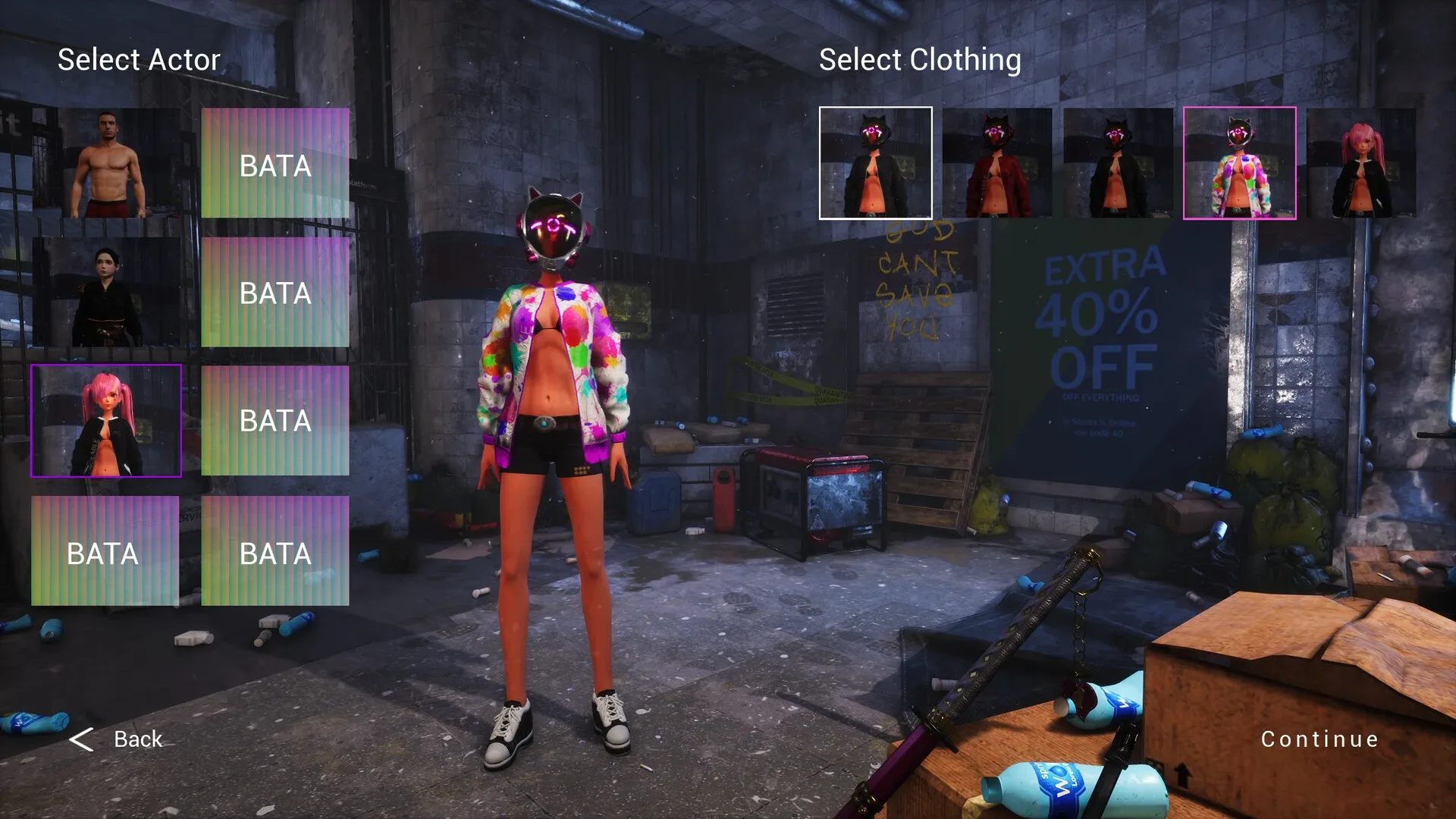
Task: Select the dark red jacket outfit
Action: click(997, 163)
